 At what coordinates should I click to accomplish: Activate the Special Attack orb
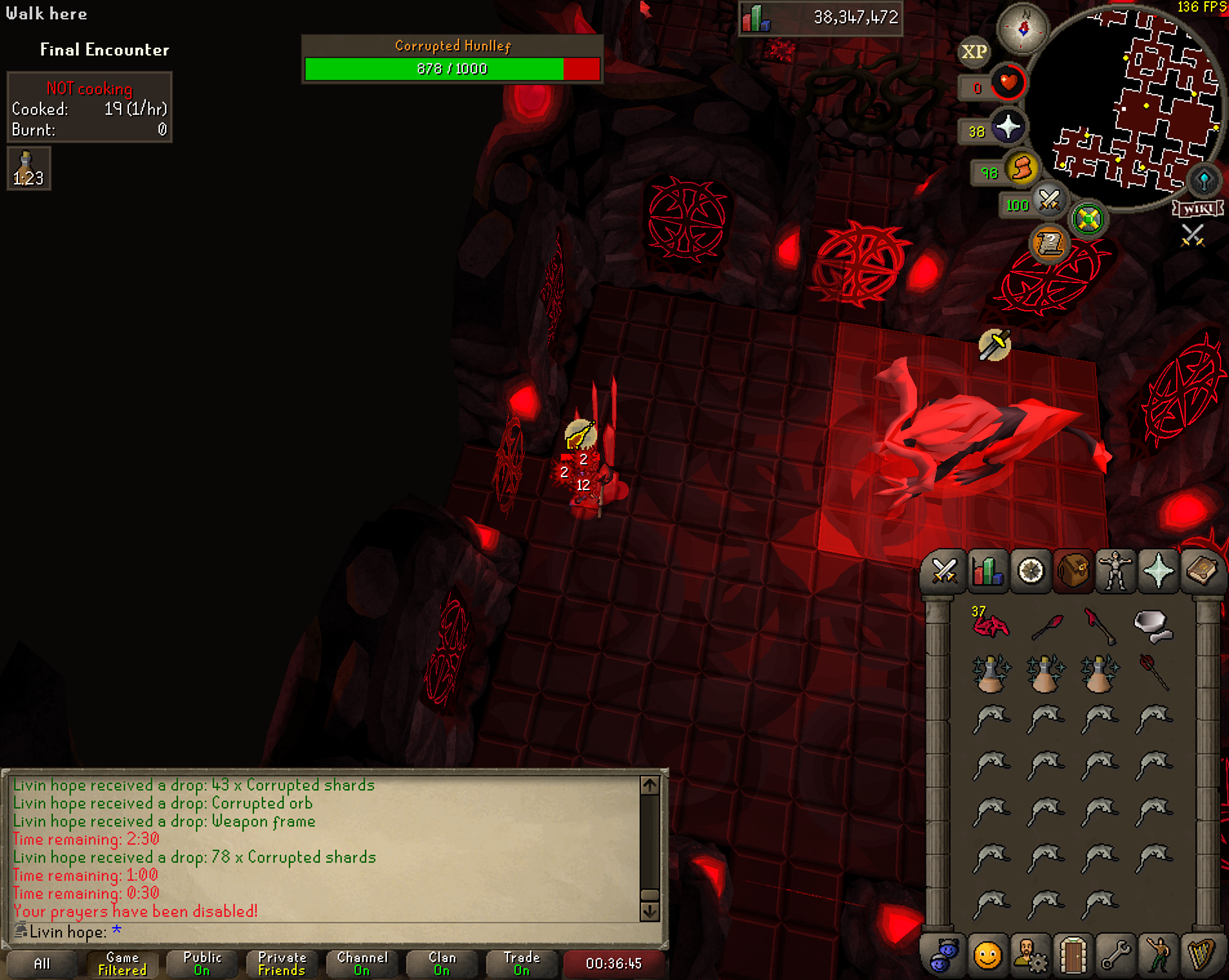point(1048,201)
